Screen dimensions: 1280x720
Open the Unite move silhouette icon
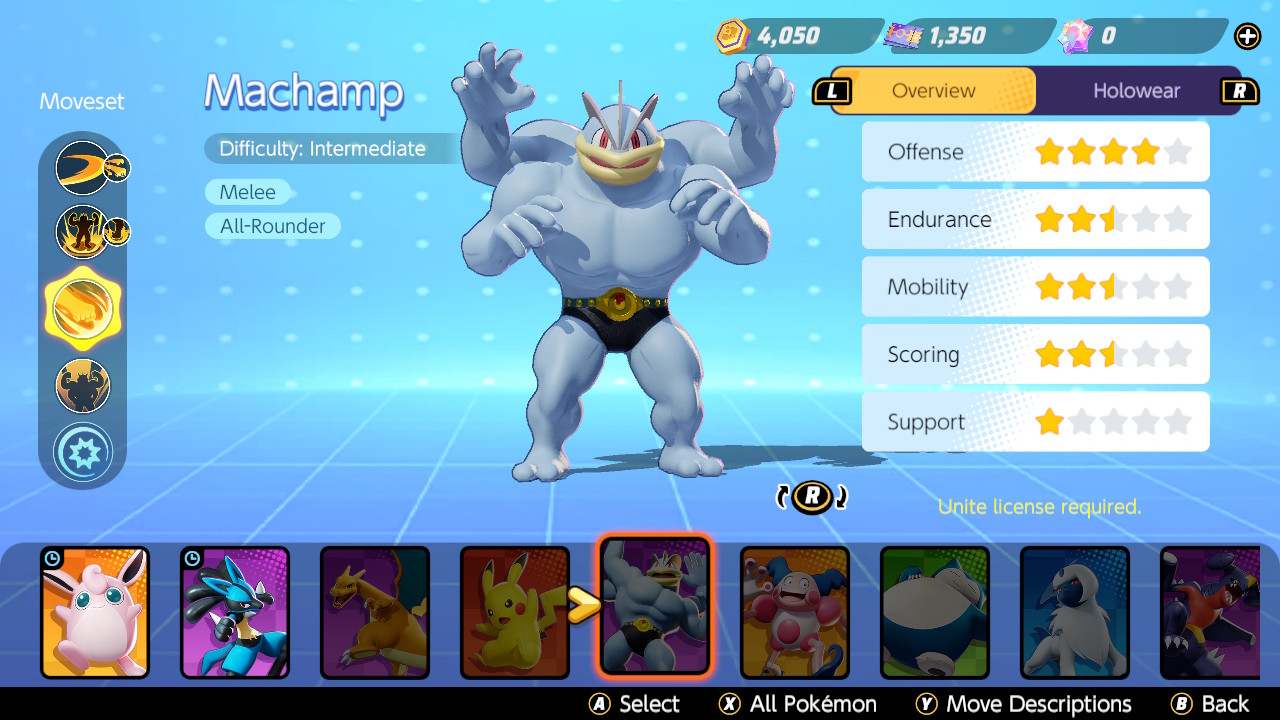[x=83, y=385]
